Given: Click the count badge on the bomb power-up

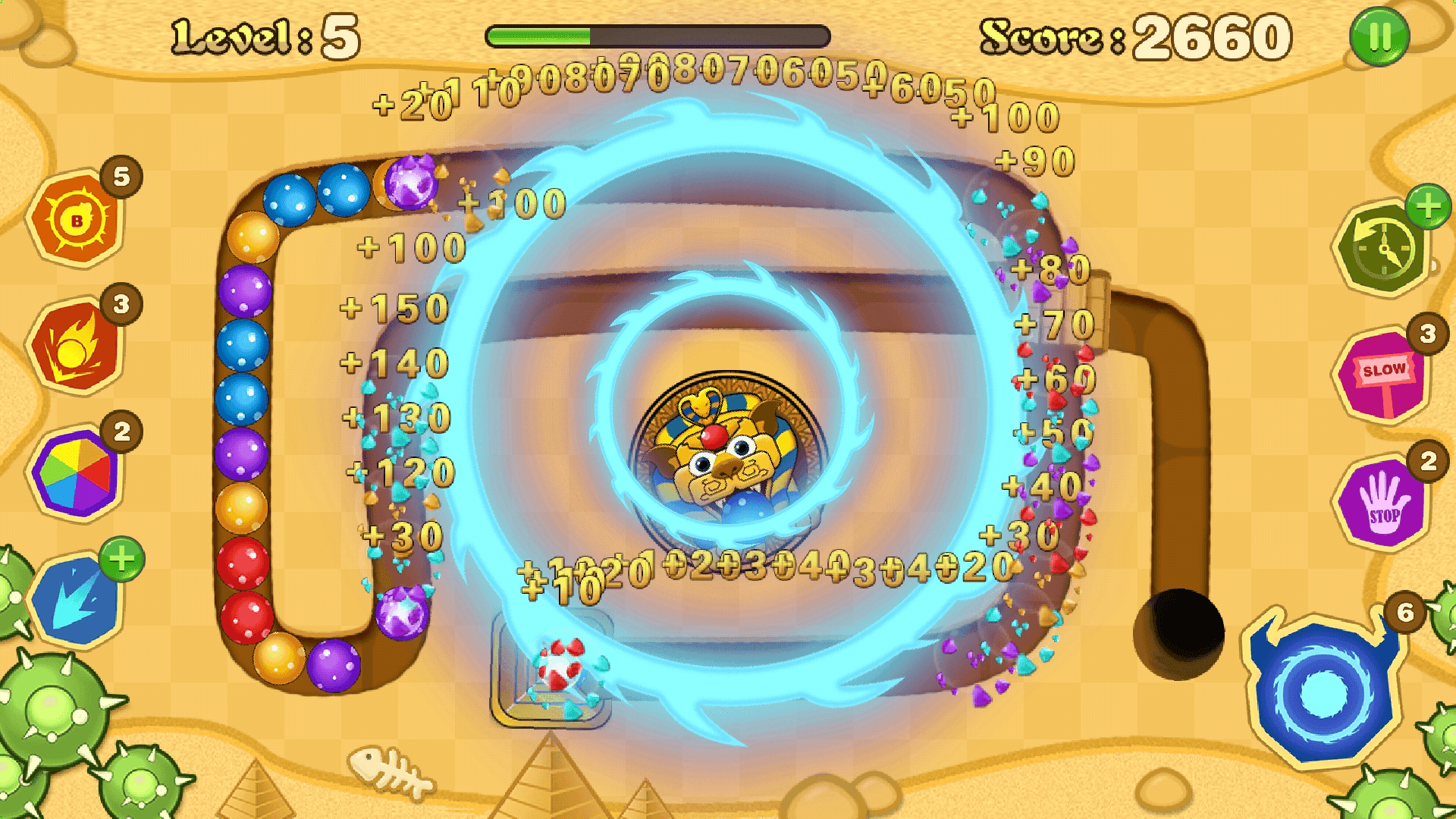Looking at the screenshot, I should pyautogui.click(x=120, y=176).
